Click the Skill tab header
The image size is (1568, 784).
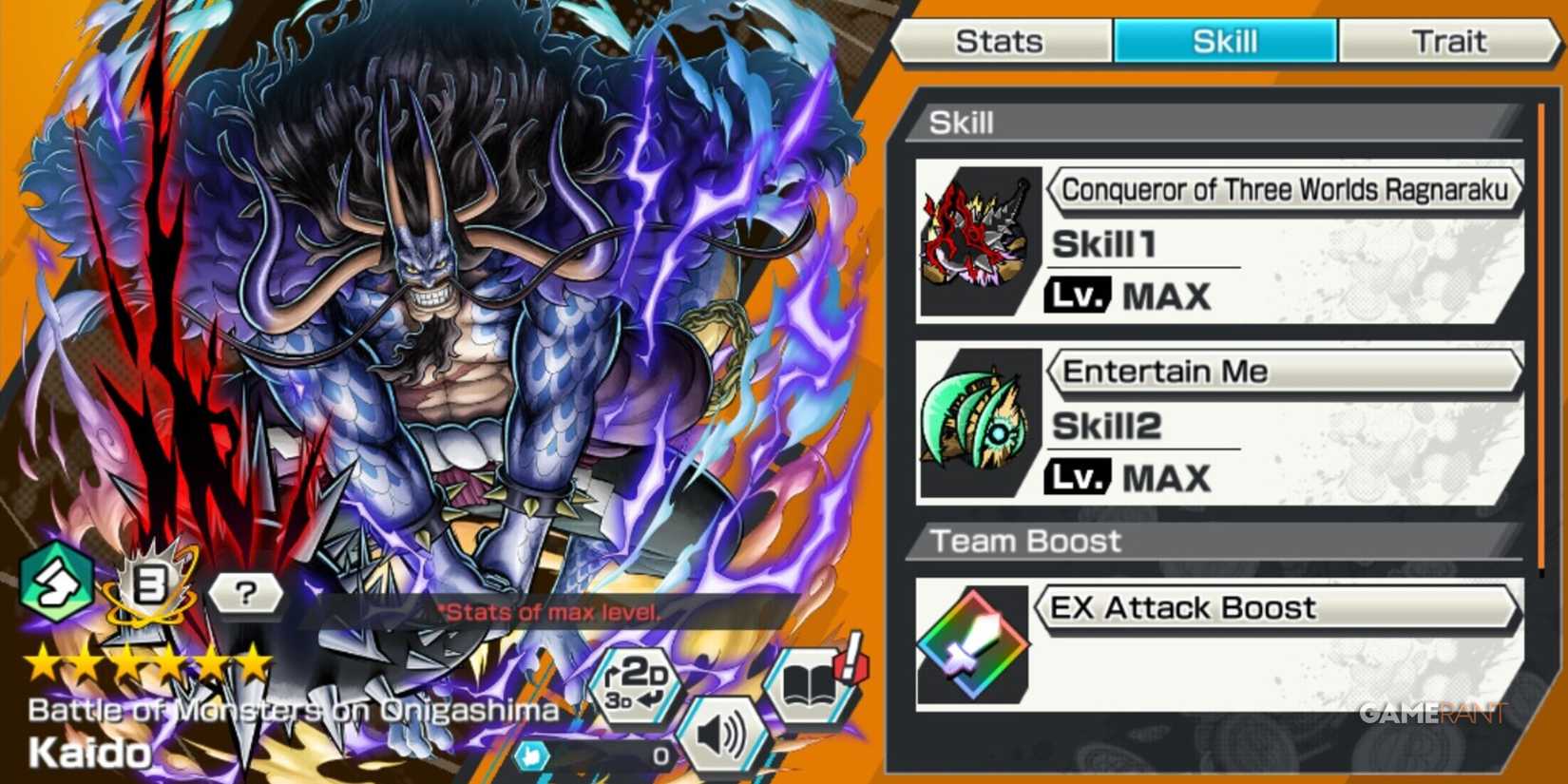(x=1224, y=40)
